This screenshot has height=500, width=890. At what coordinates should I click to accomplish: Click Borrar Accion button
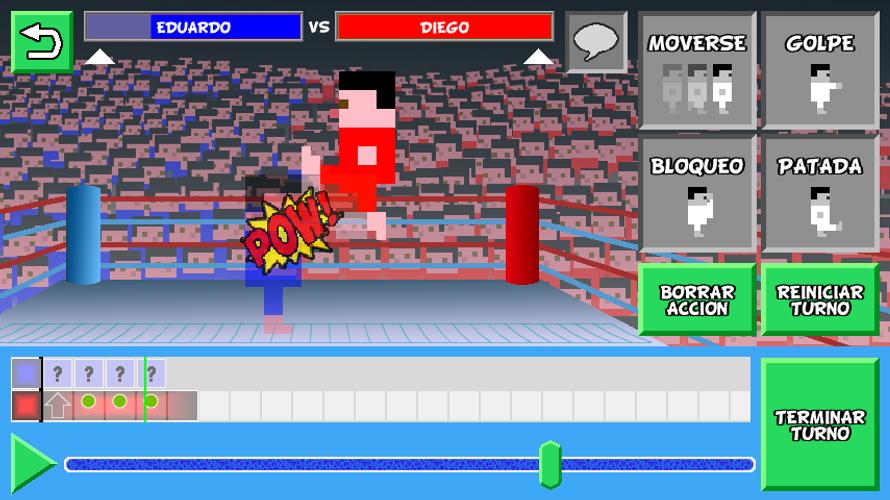[697, 300]
